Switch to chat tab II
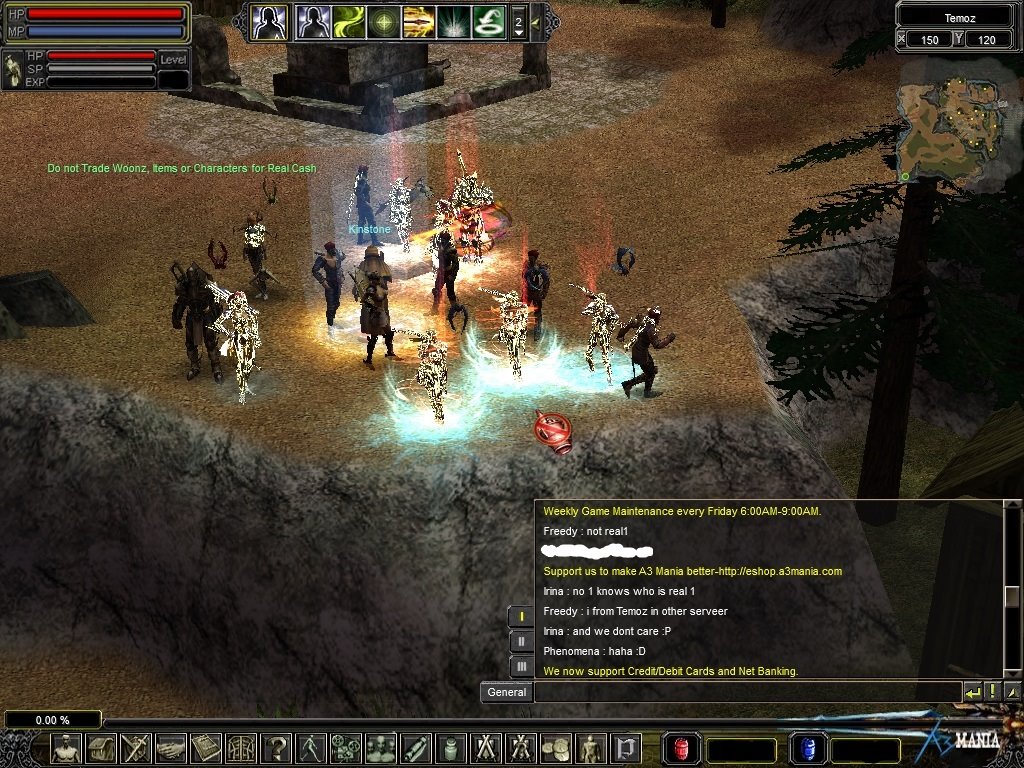This screenshot has width=1024, height=768. click(x=522, y=641)
